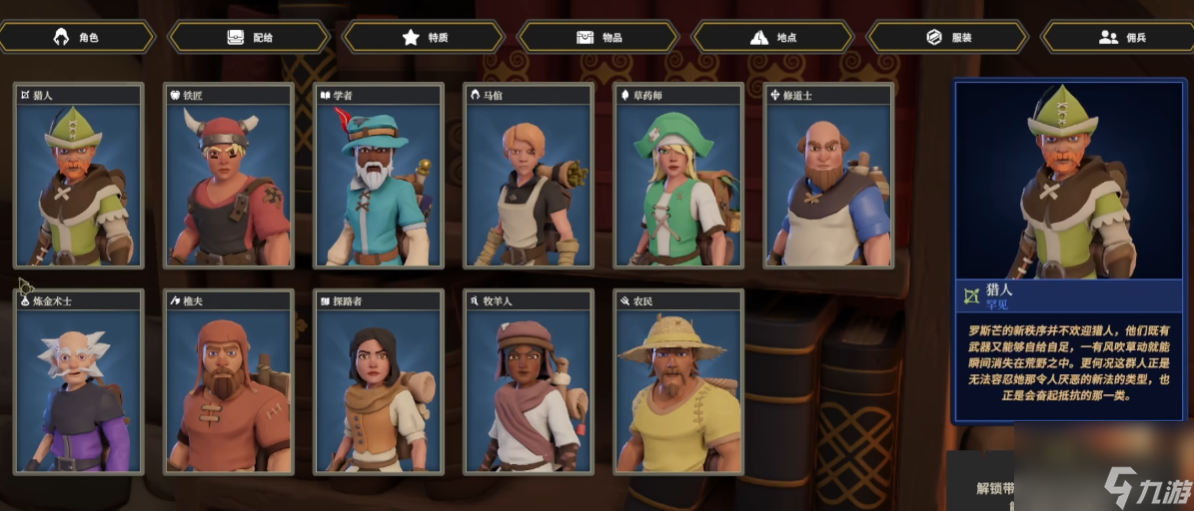1194x511 pixels.
Task: Pick the 学者 character card
Action: [x=379, y=176]
